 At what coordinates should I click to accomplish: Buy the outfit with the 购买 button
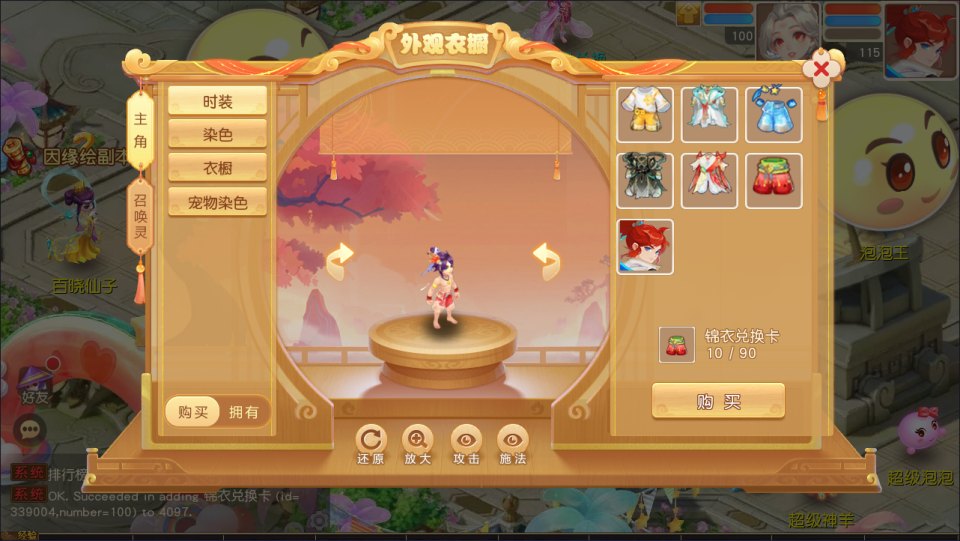(718, 401)
